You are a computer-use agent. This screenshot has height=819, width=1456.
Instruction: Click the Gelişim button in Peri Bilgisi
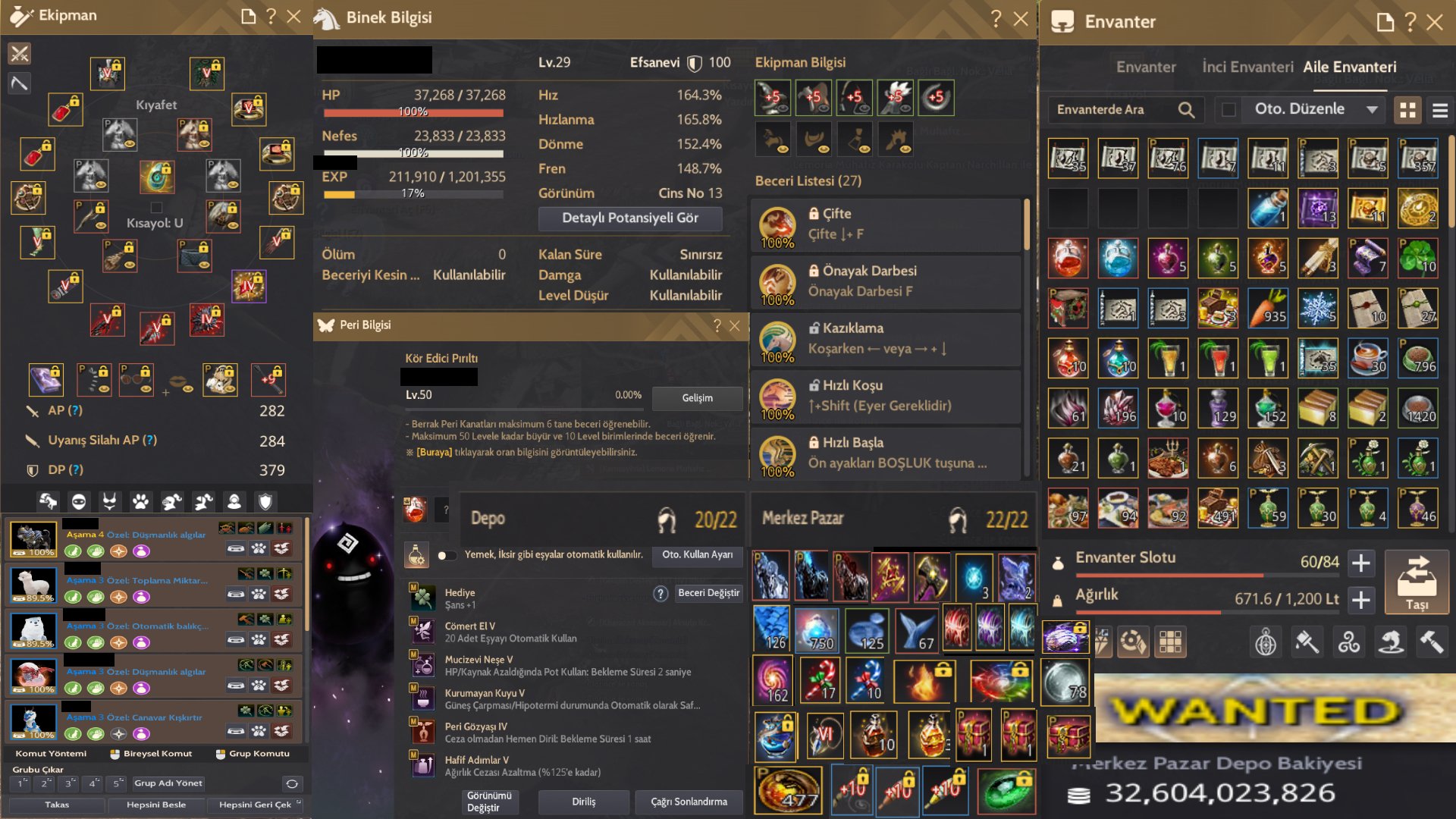point(696,398)
